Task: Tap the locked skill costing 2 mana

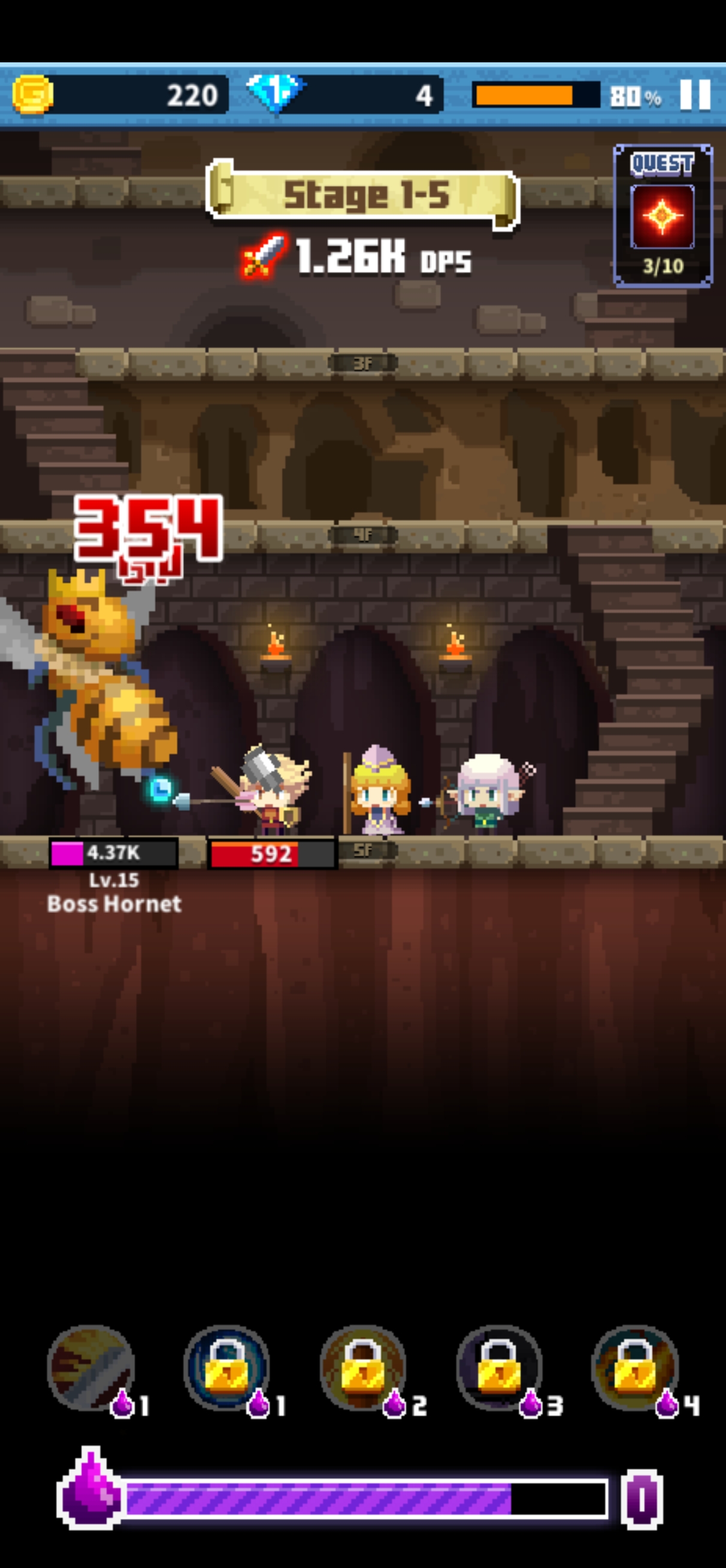Action: [x=362, y=1367]
